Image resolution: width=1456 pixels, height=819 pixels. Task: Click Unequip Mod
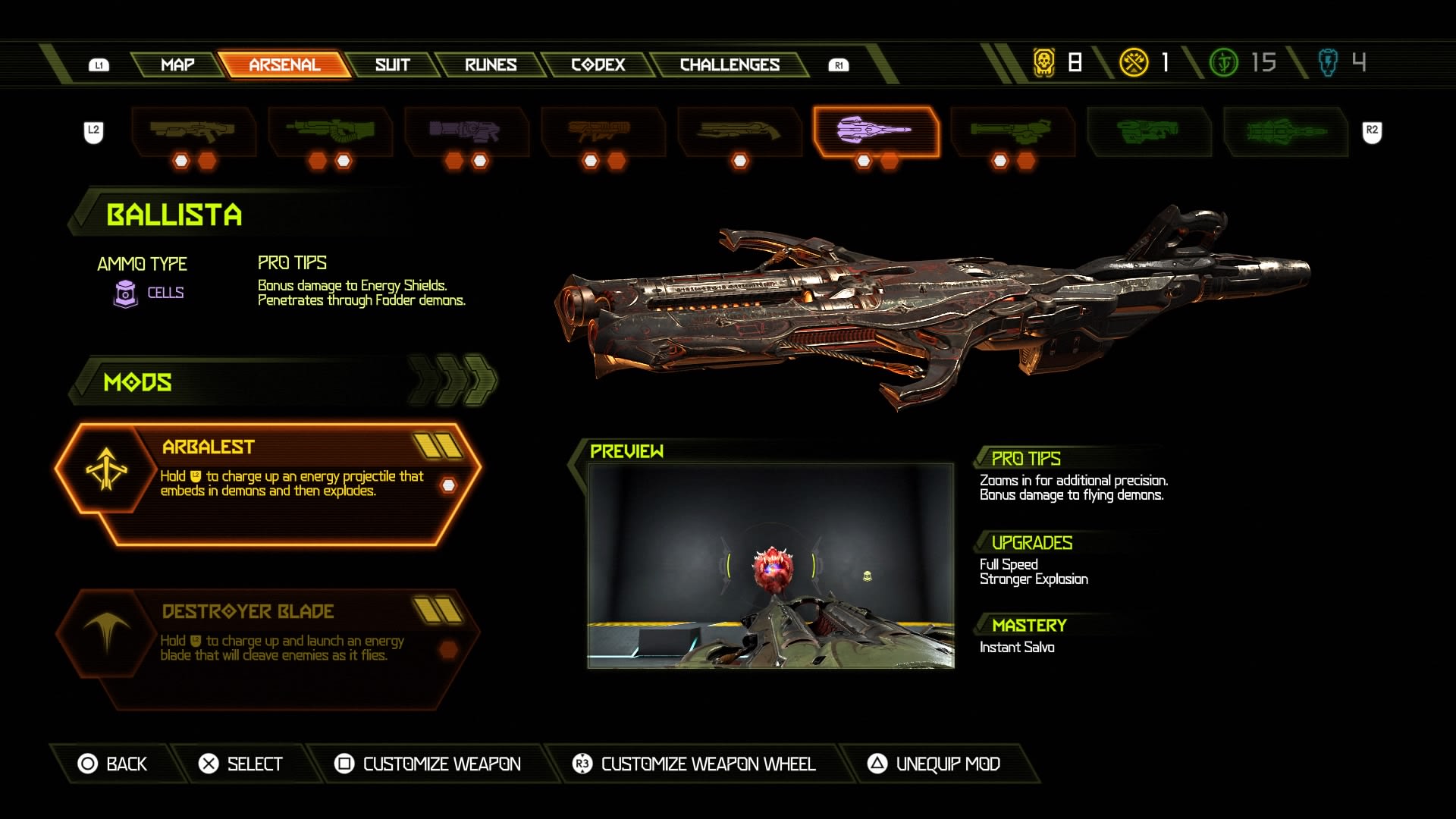(934, 764)
